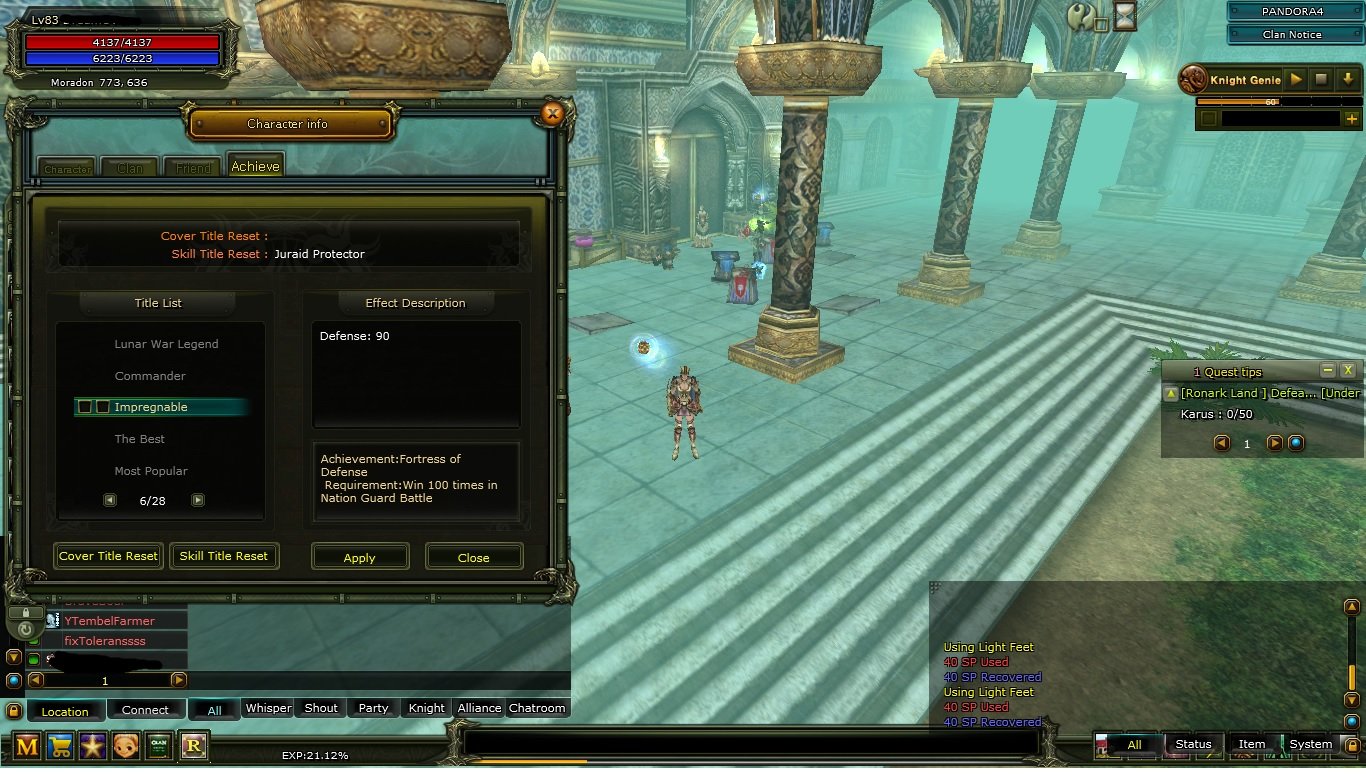This screenshot has width=1366, height=774.
Task: Open the Clan Notice panel
Action: 1291,34
